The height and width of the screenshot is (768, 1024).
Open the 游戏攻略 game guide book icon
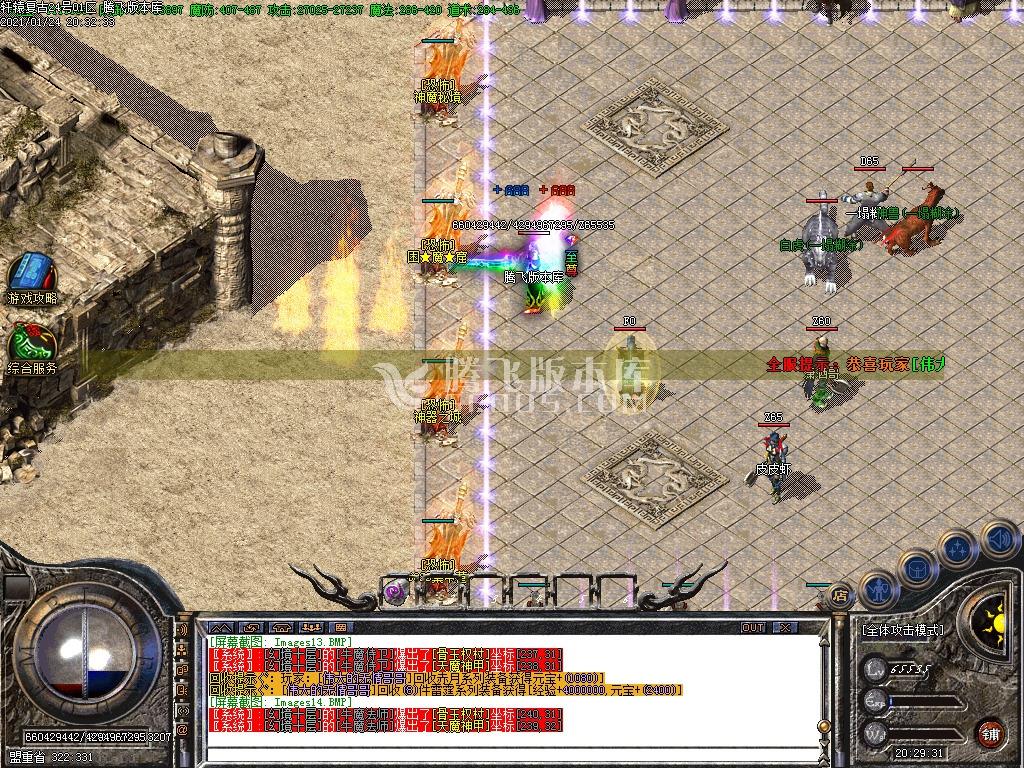pyautogui.click(x=32, y=272)
